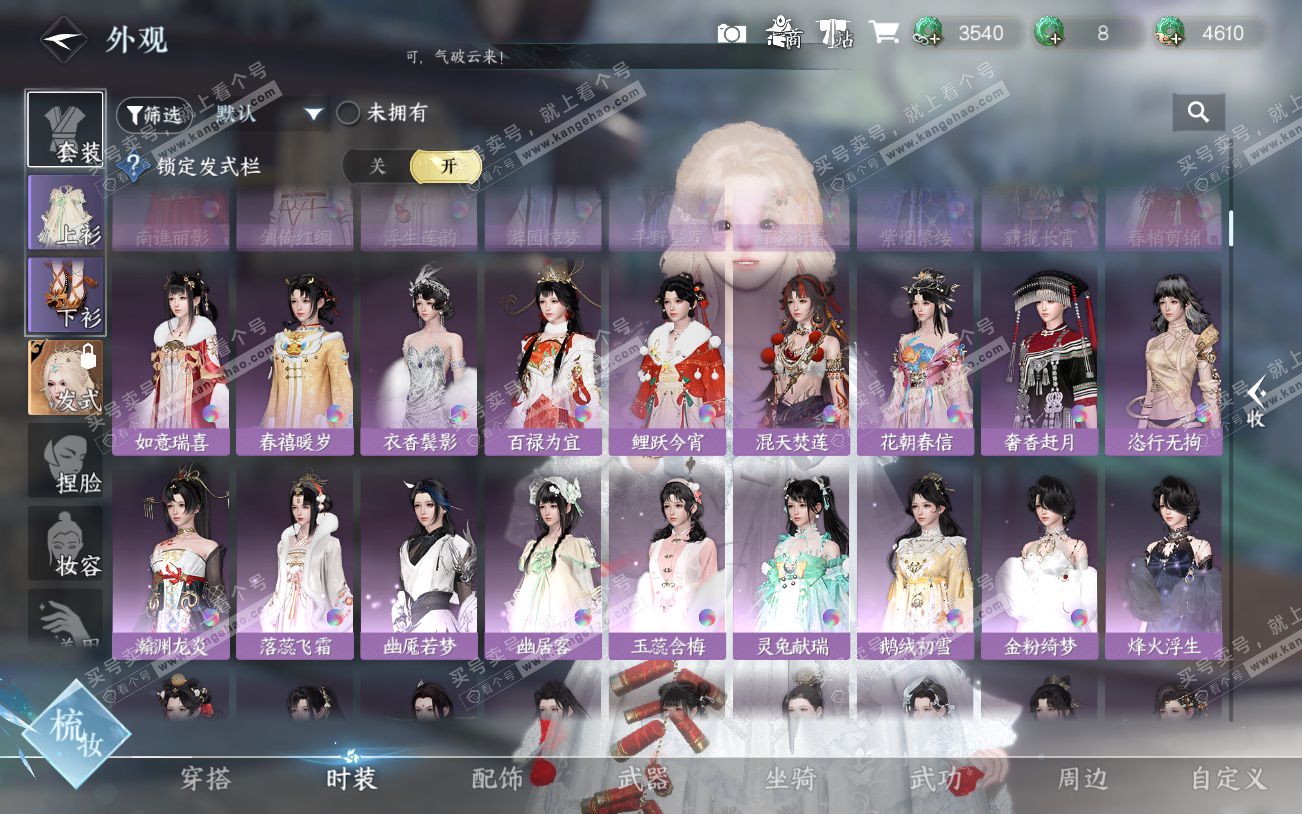1302x814 pixels.
Task: Open the 筛选 filter button
Action: click(x=153, y=114)
